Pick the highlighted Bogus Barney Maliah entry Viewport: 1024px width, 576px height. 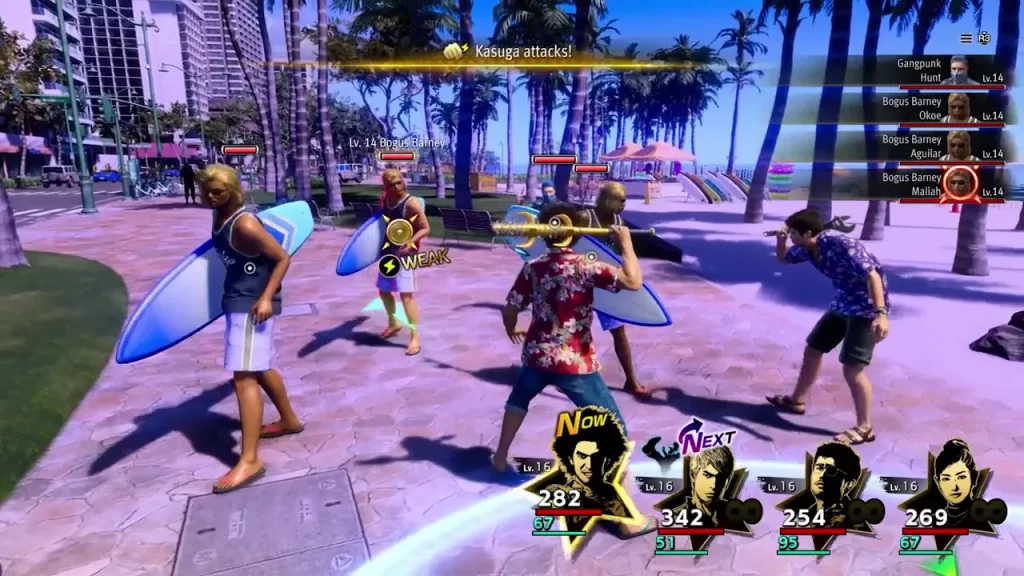click(x=930, y=184)
